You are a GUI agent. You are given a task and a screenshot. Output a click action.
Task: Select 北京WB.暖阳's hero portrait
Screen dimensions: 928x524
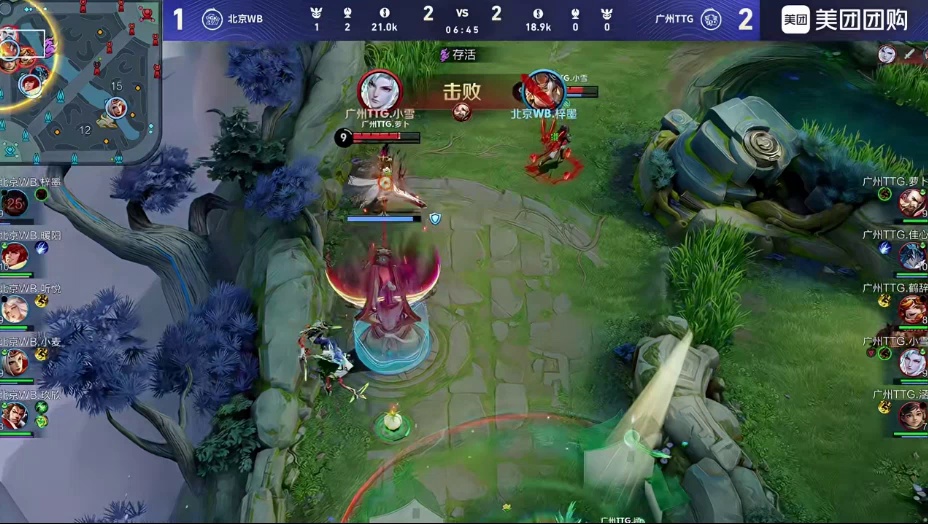tap(15, 257)
